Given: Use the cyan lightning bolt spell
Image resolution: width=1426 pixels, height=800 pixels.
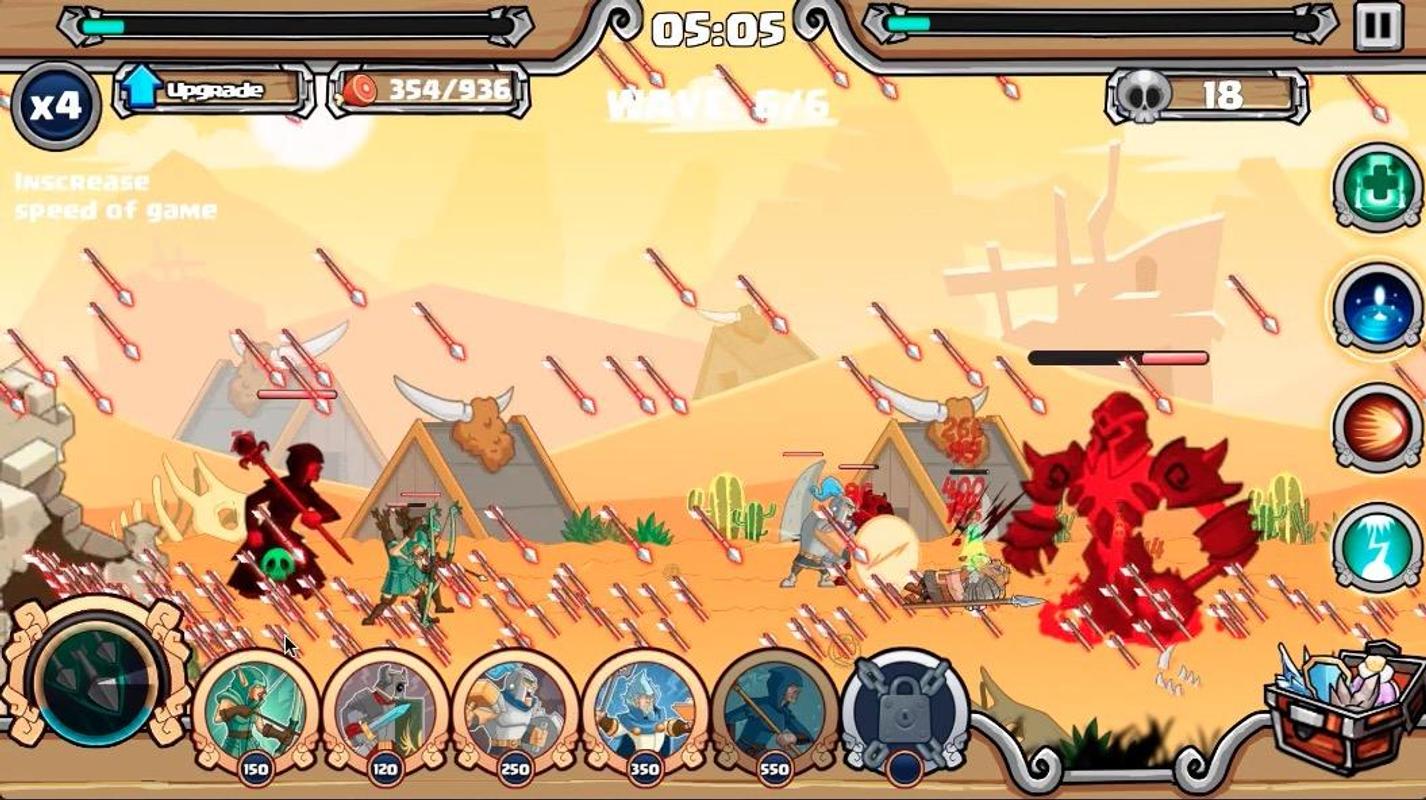Looking at the screenshot, I should click(x=1378, y=547).
